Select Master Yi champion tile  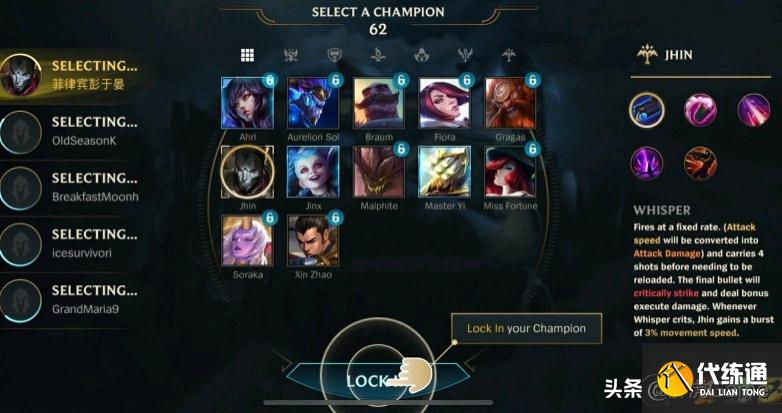coord(444,171)
